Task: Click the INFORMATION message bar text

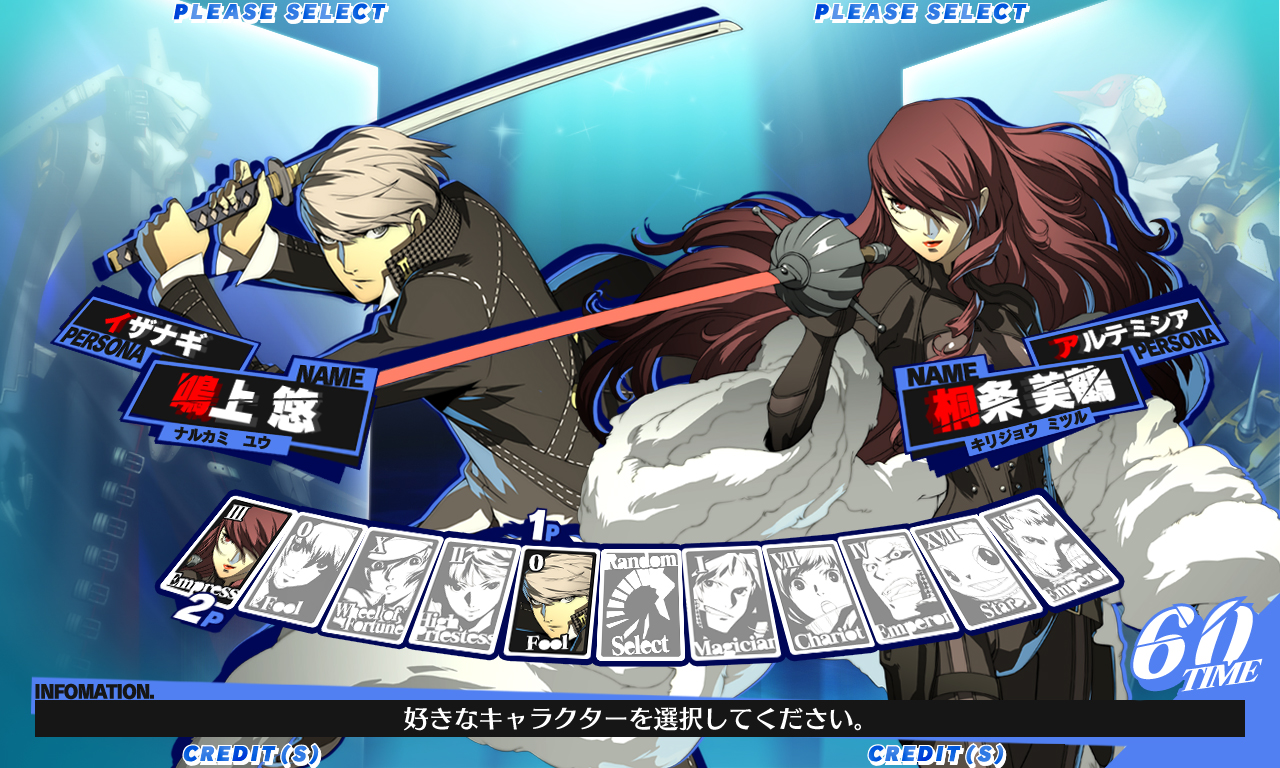Action: (640, 719)
